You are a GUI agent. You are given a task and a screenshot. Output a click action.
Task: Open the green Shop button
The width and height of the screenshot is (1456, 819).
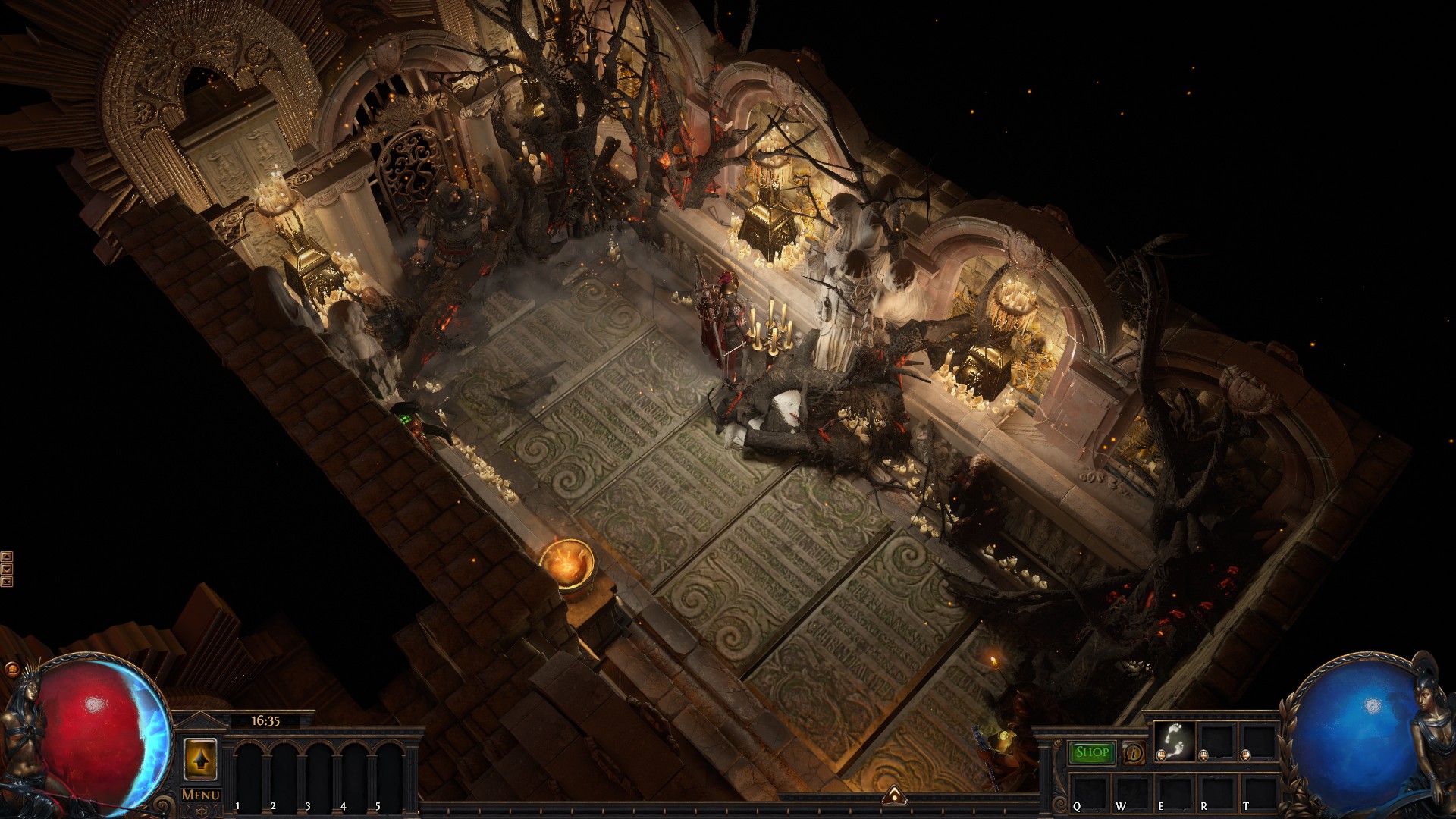pos(1091,752)
